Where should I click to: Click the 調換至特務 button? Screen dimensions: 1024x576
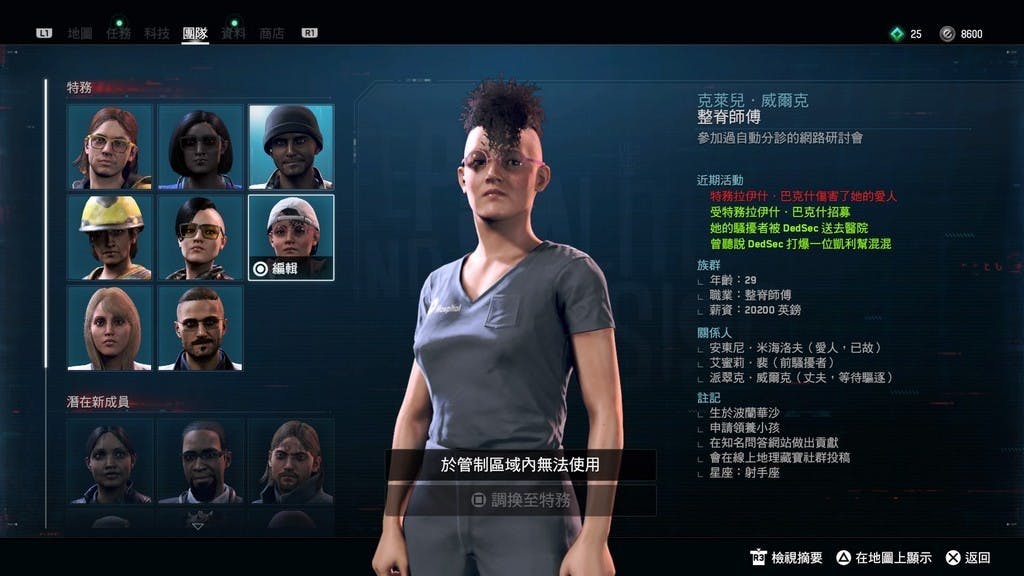click(521, 500)
